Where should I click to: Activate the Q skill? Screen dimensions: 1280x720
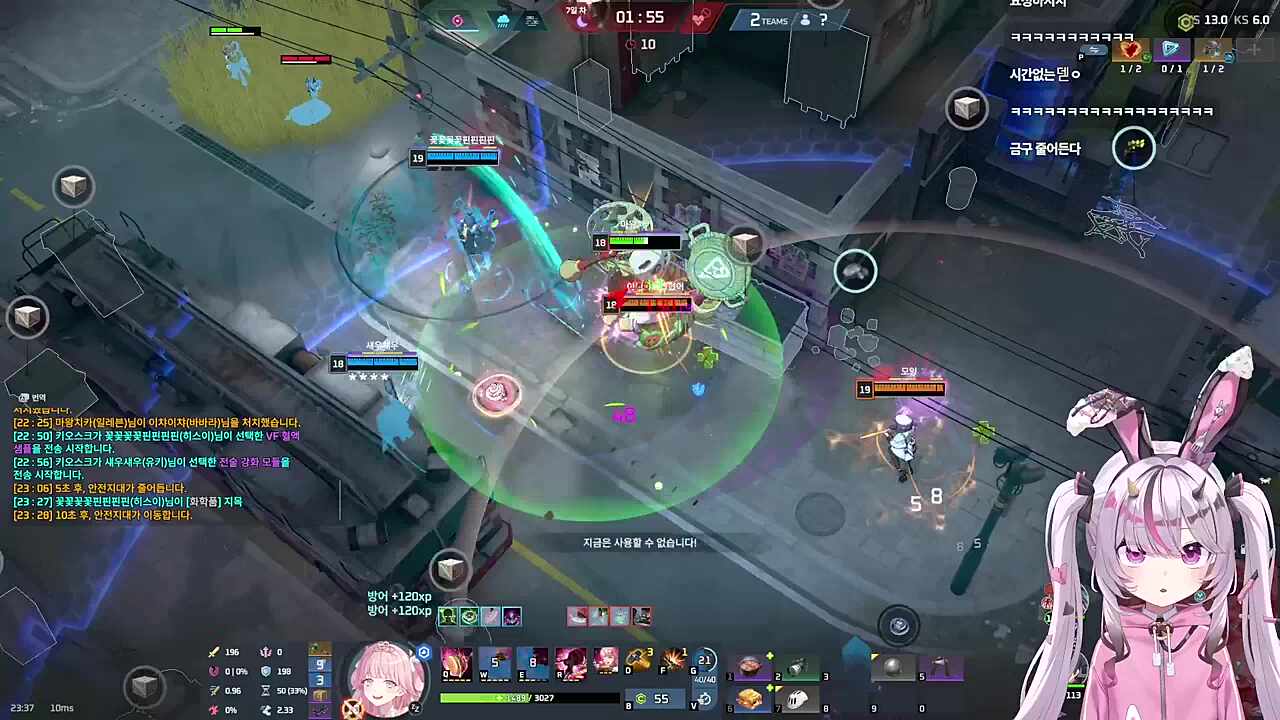point(456,662)
